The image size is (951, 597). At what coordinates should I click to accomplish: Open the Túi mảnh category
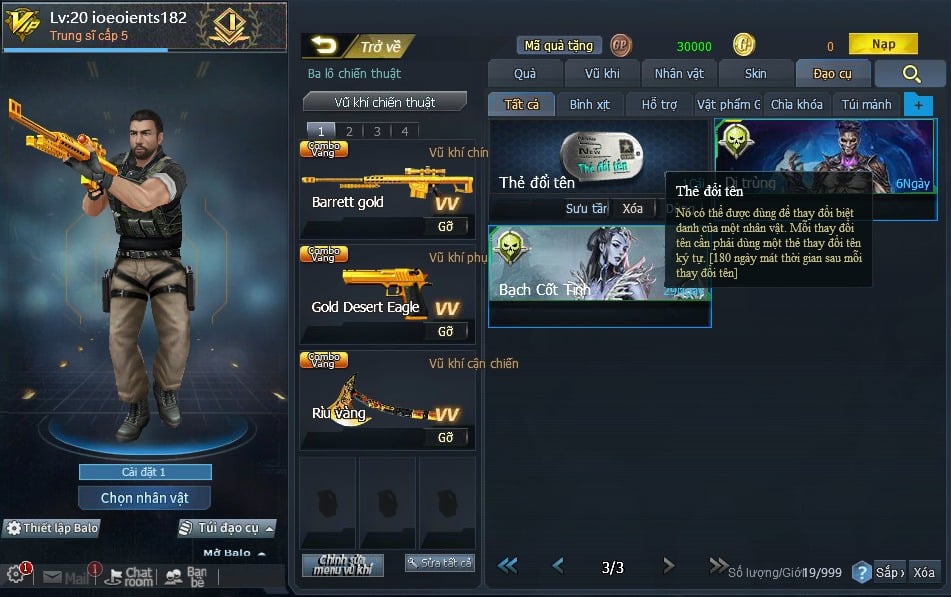tap(866, 104)
